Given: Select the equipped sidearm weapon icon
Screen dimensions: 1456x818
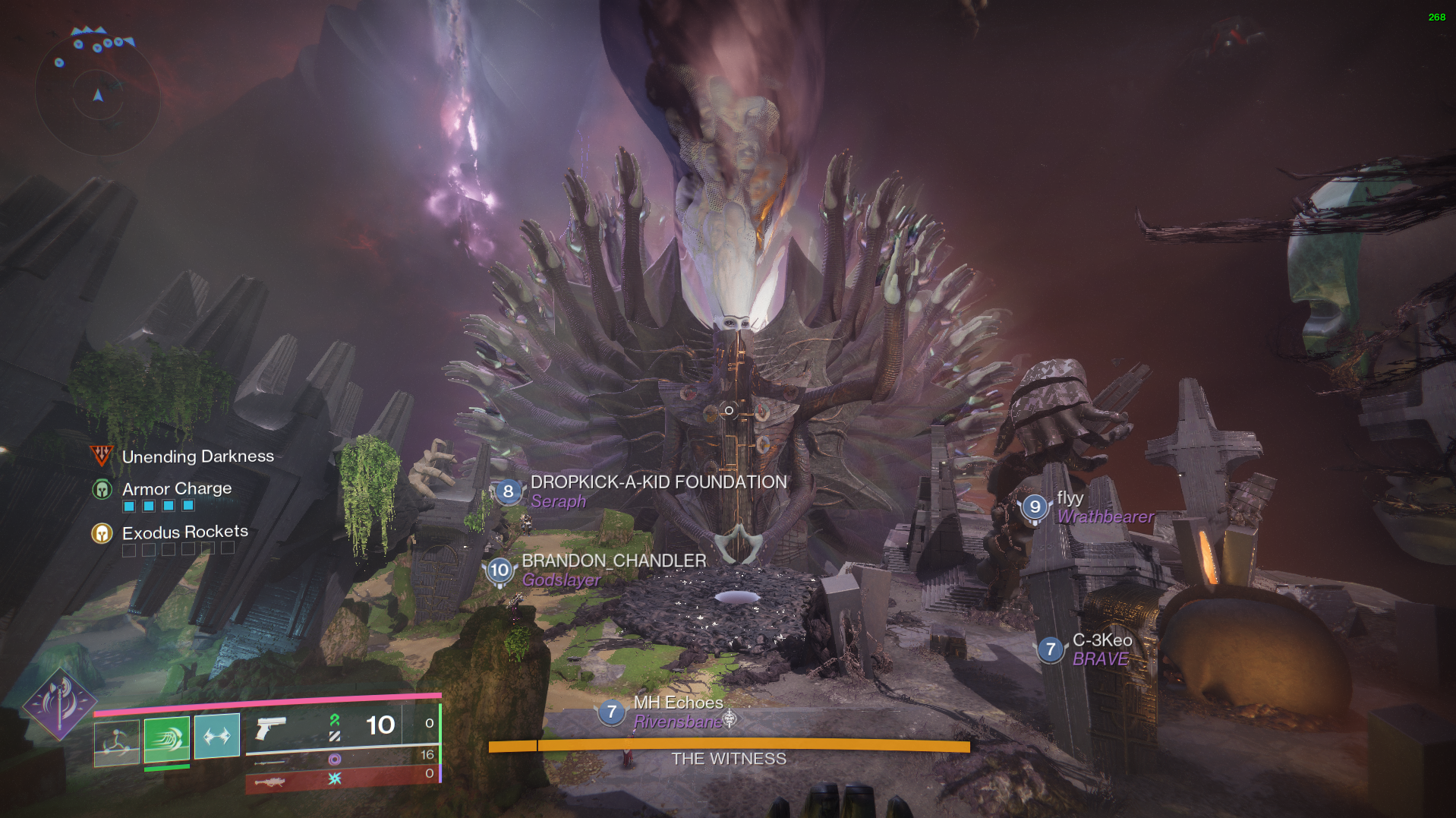Looking at the screenshot, I should [271, 728].
